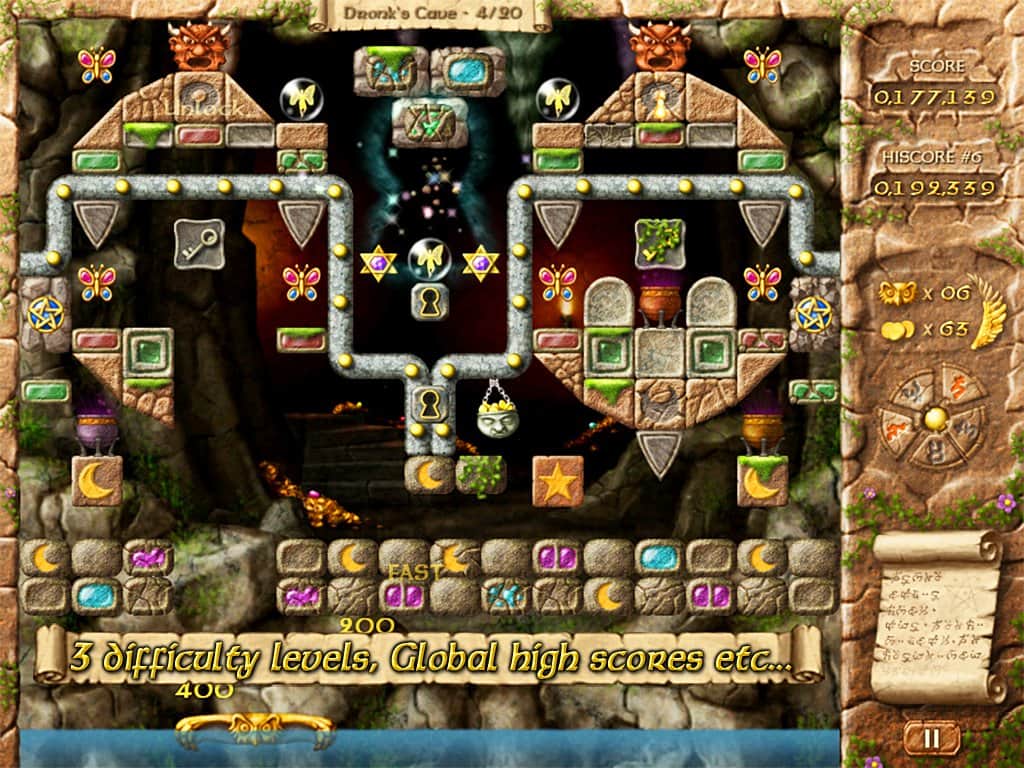Open the parchment scroll with runes
Image resolution: width=1024 pixels, height=768 pixels.
click(936, 616)
